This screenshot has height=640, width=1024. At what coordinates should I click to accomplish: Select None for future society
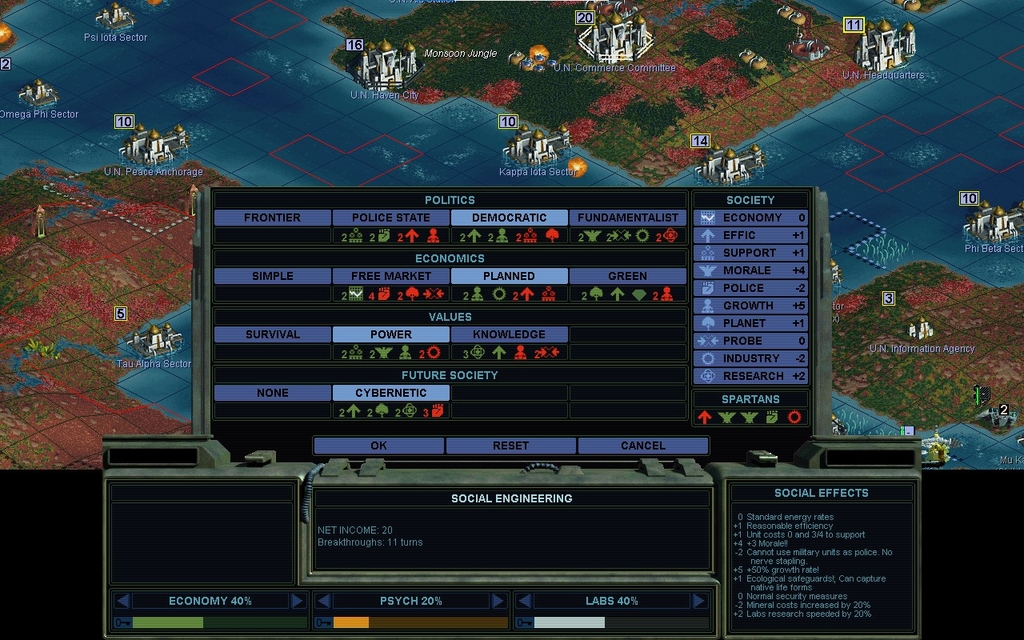[272, 393]
